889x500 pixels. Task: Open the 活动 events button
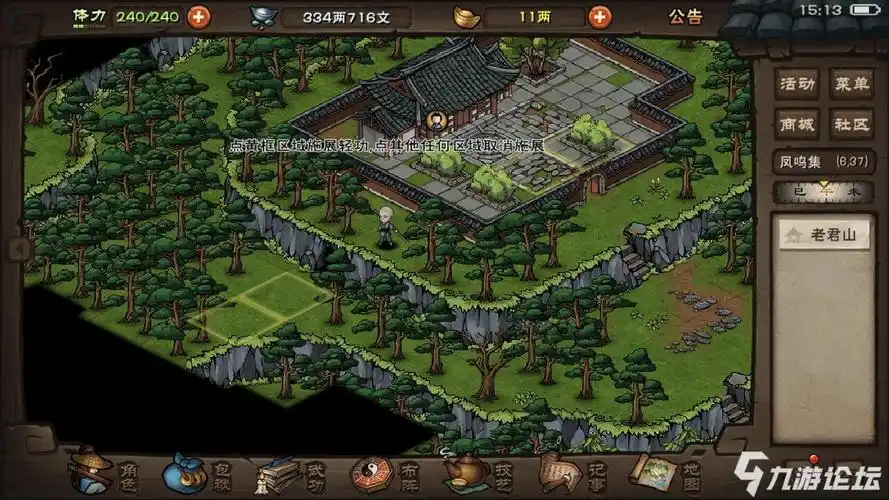796,84
